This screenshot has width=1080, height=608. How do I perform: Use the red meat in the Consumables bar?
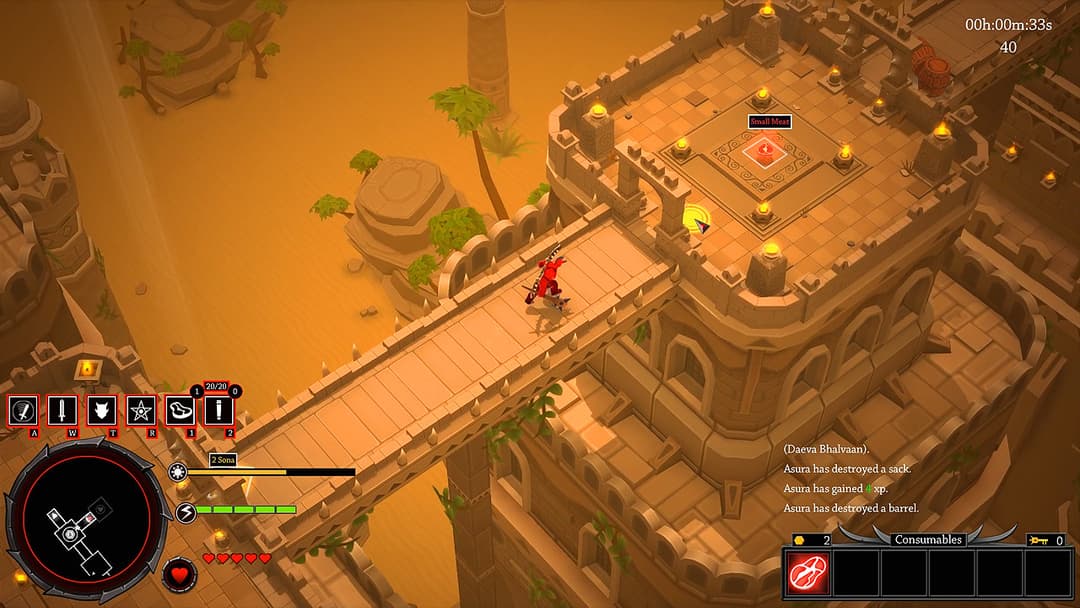pos(807,574)
